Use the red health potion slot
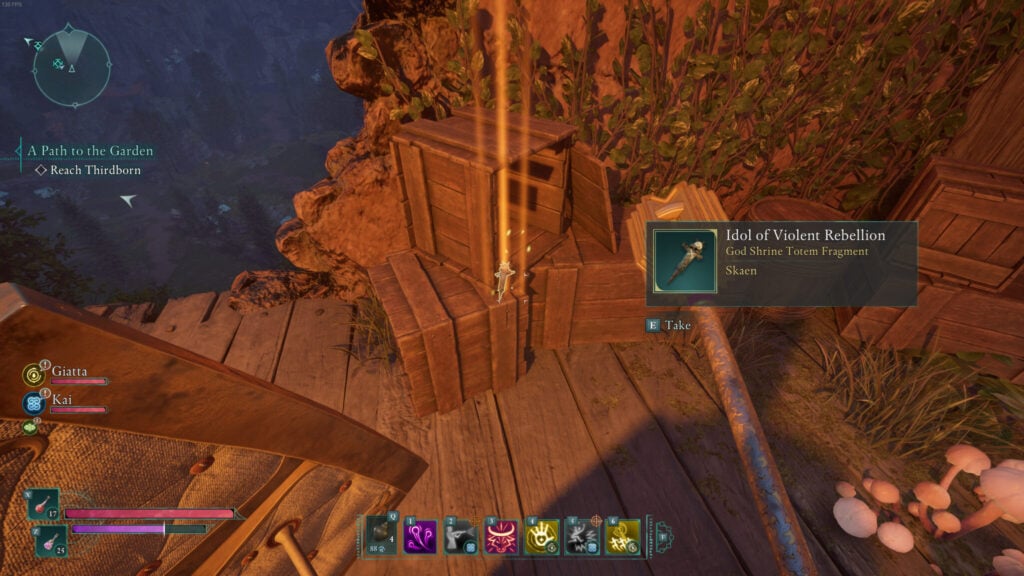This screenshot has width=1024, height=576. (45, 505)
